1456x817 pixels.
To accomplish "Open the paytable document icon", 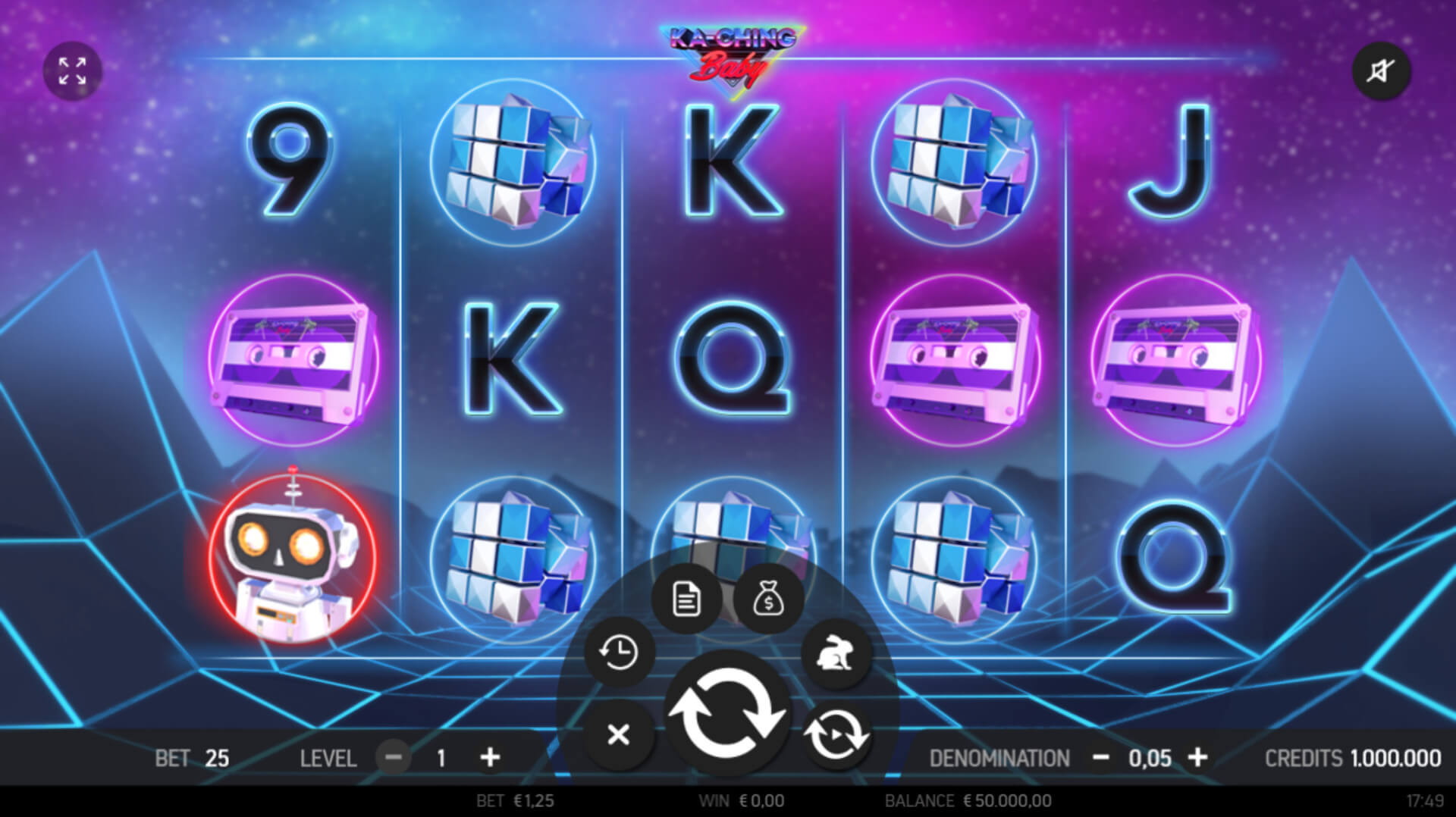I will click(x=686, y=599).
